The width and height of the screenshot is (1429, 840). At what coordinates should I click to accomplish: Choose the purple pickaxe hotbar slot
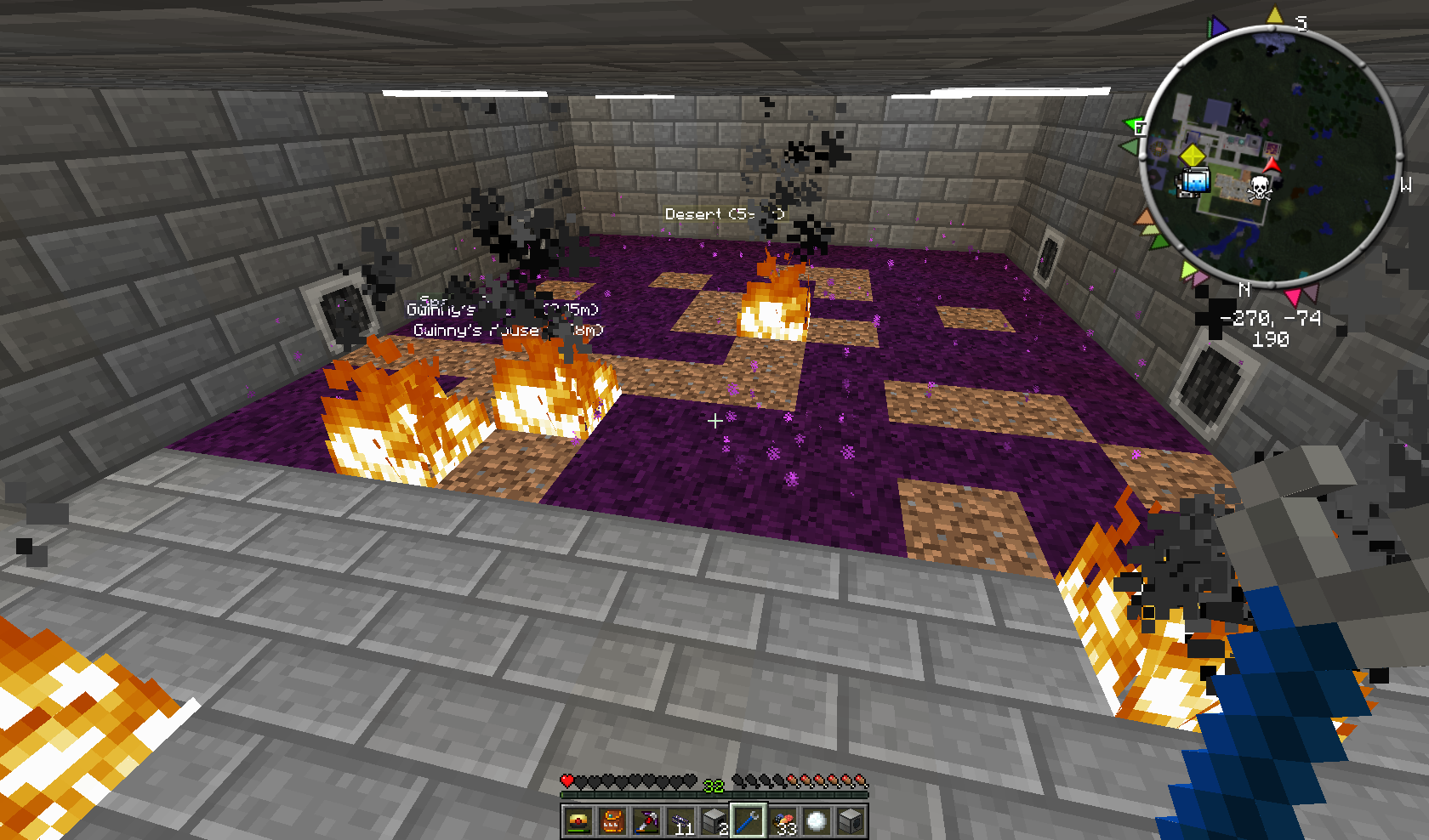pos(646,821)
